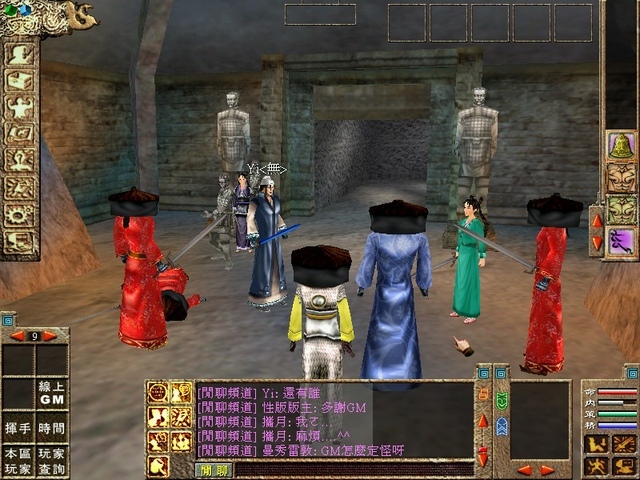
Task: Activate the purple running figure skill
Action: pos(621,241)
